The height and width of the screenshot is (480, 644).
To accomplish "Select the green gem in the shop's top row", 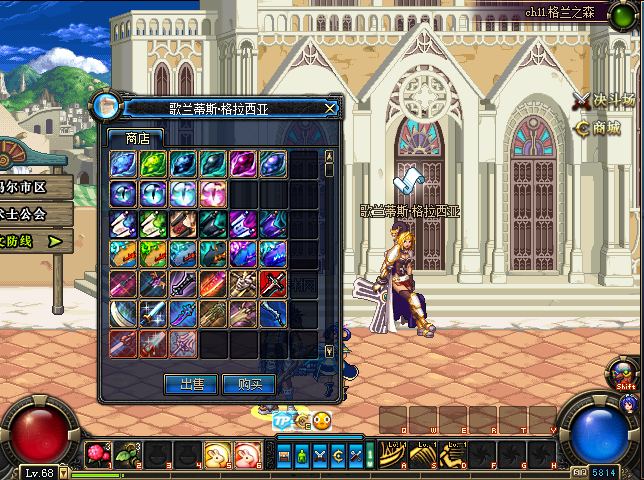I will (153, 164).
